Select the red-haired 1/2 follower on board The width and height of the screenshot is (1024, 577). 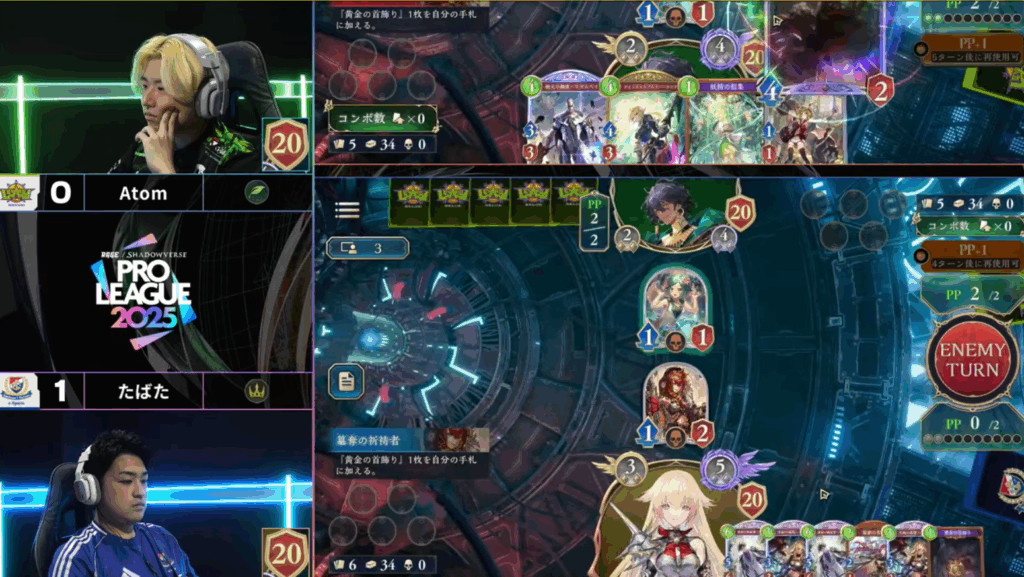[675, 403]
